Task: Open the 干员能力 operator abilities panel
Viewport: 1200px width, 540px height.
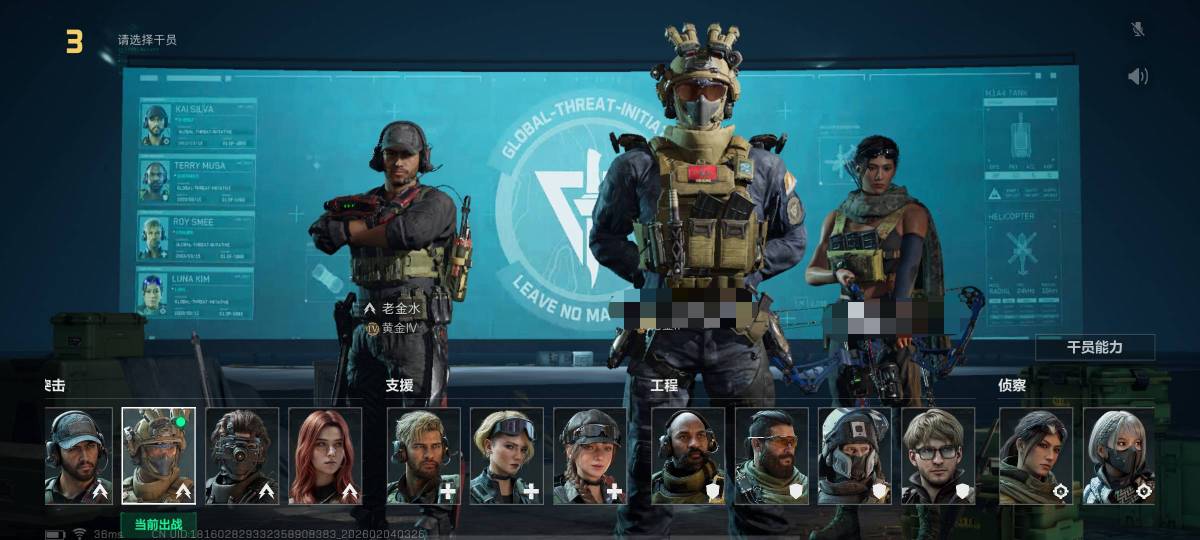Action: [1095, 347]
